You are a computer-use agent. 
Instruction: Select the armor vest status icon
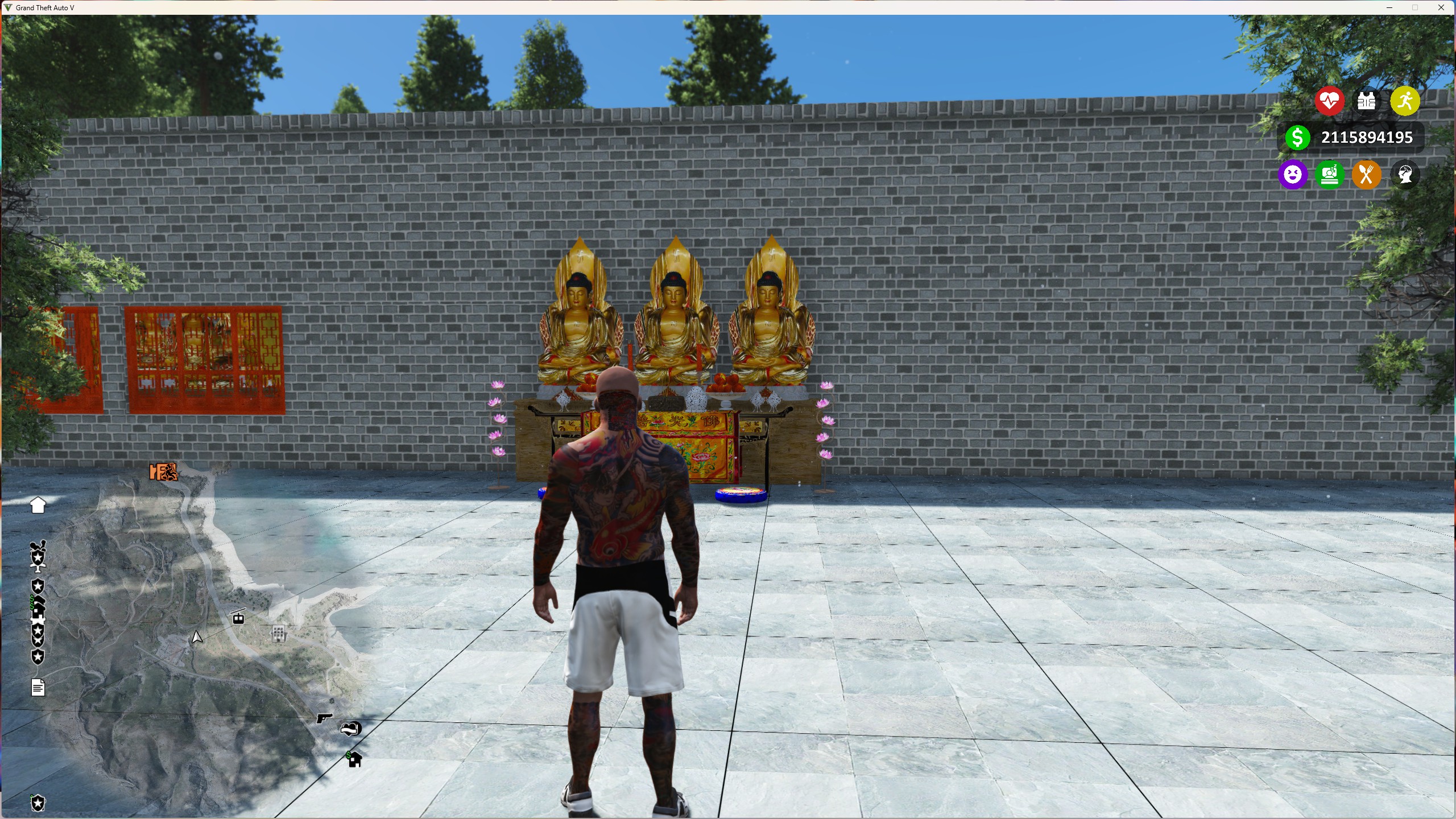1367,101
